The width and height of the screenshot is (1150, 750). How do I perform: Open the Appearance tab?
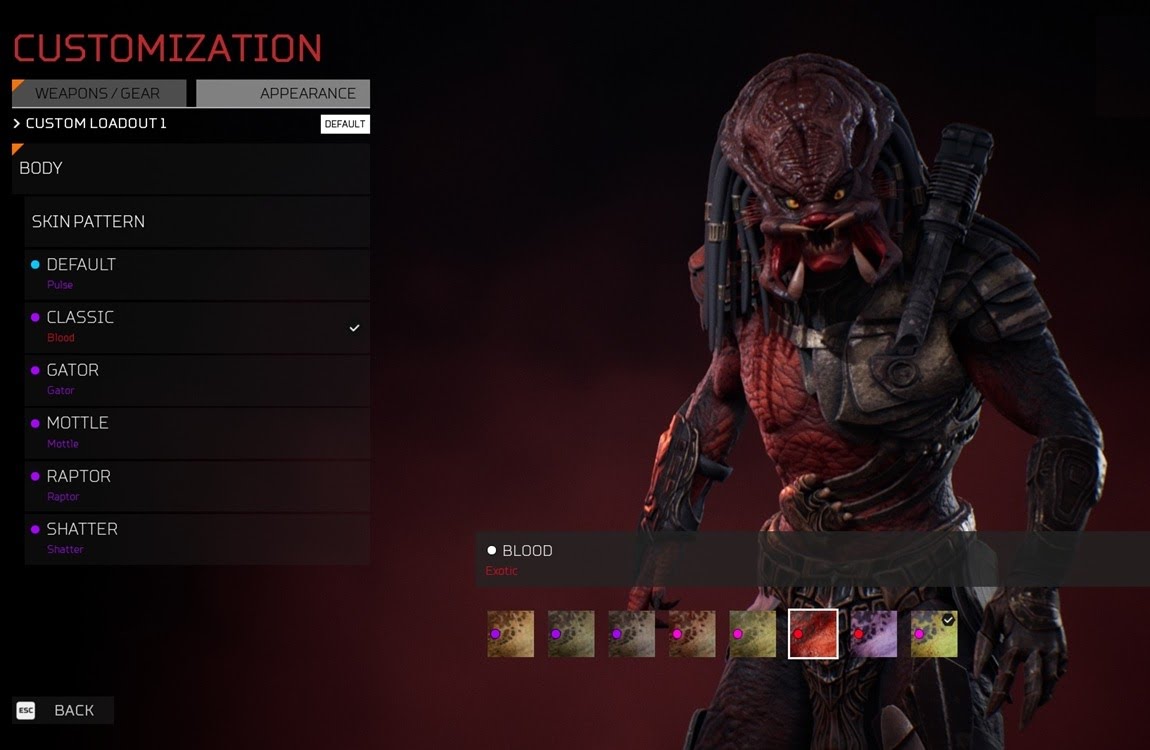[284, 93]
